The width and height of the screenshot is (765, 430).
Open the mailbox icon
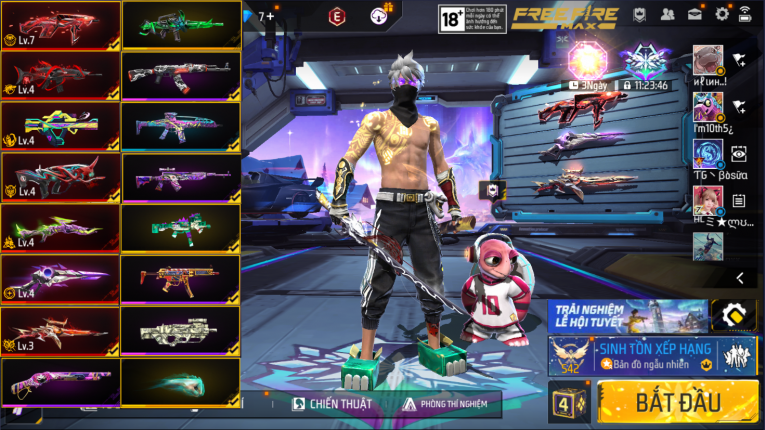[694, 14]
